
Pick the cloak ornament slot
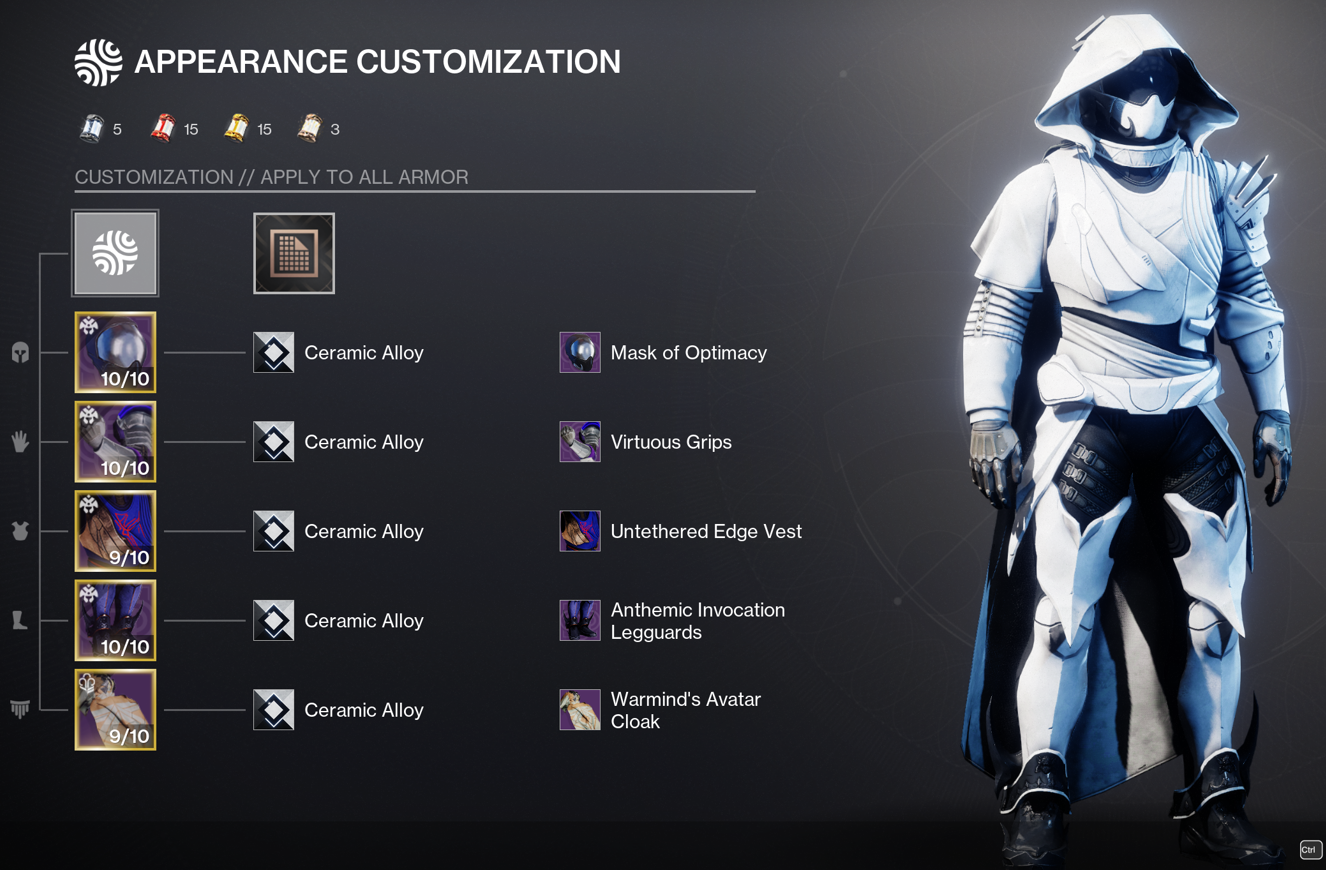[x=115, y=710]
